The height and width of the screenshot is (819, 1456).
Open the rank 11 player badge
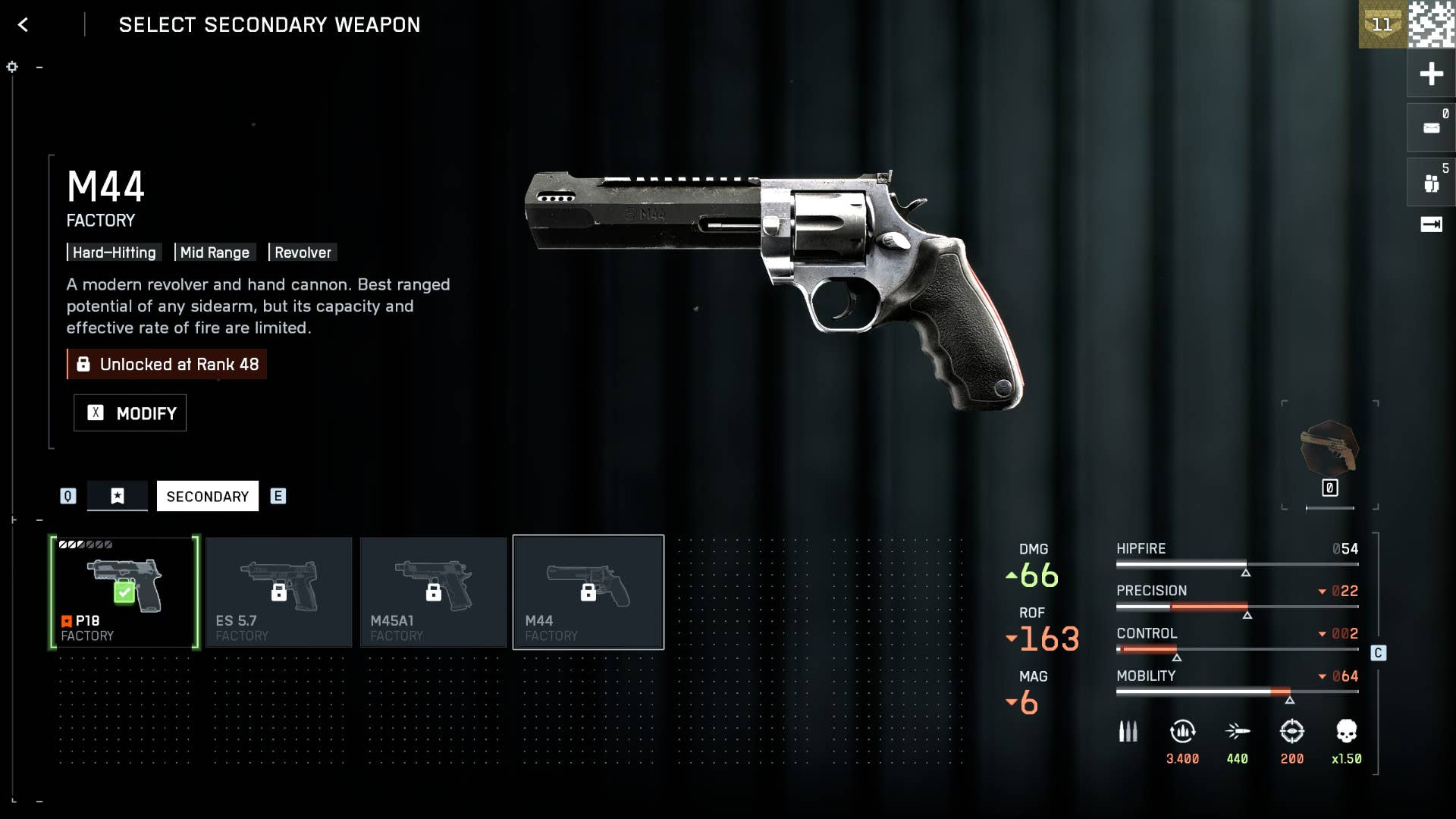(x=1382, y=24)
